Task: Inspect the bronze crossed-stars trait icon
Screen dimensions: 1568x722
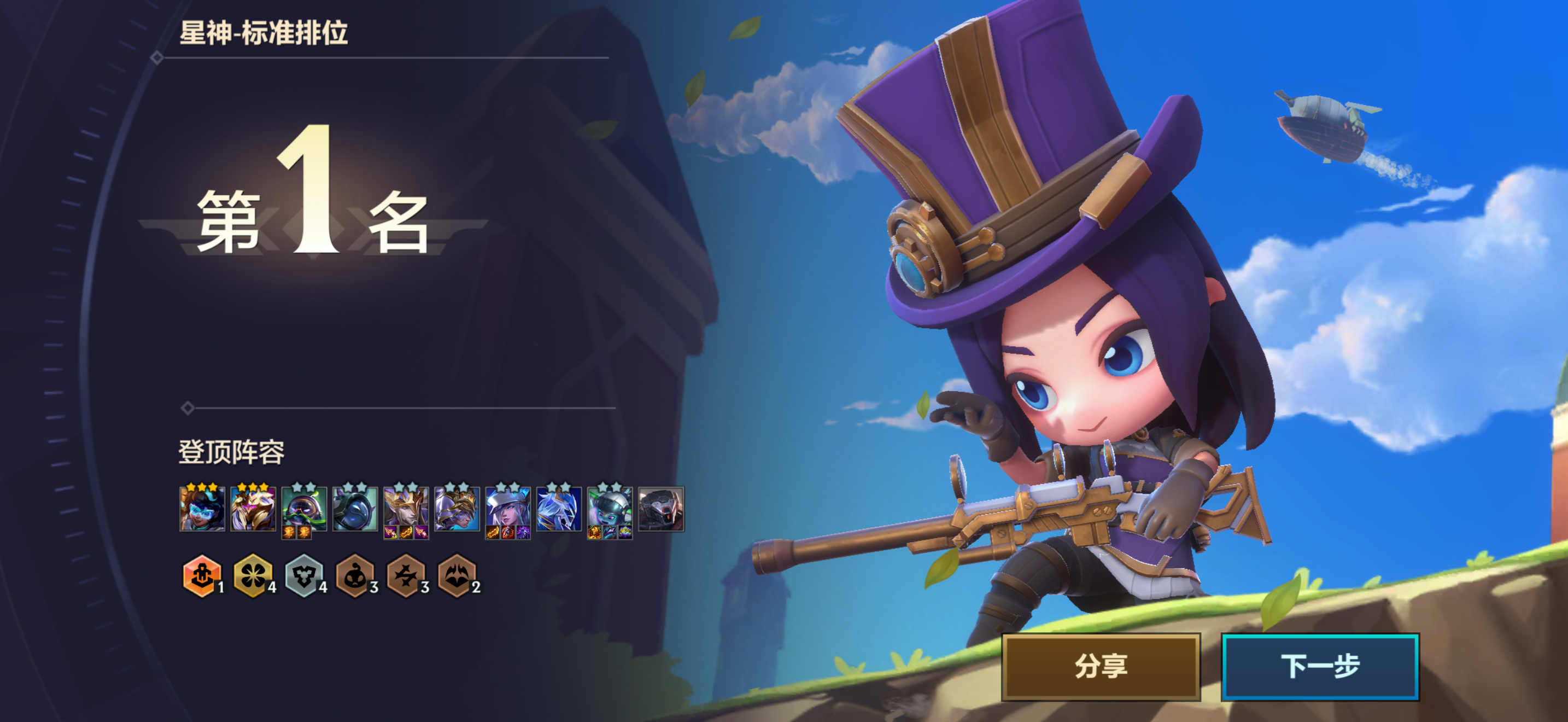Action: click(406, 575)
